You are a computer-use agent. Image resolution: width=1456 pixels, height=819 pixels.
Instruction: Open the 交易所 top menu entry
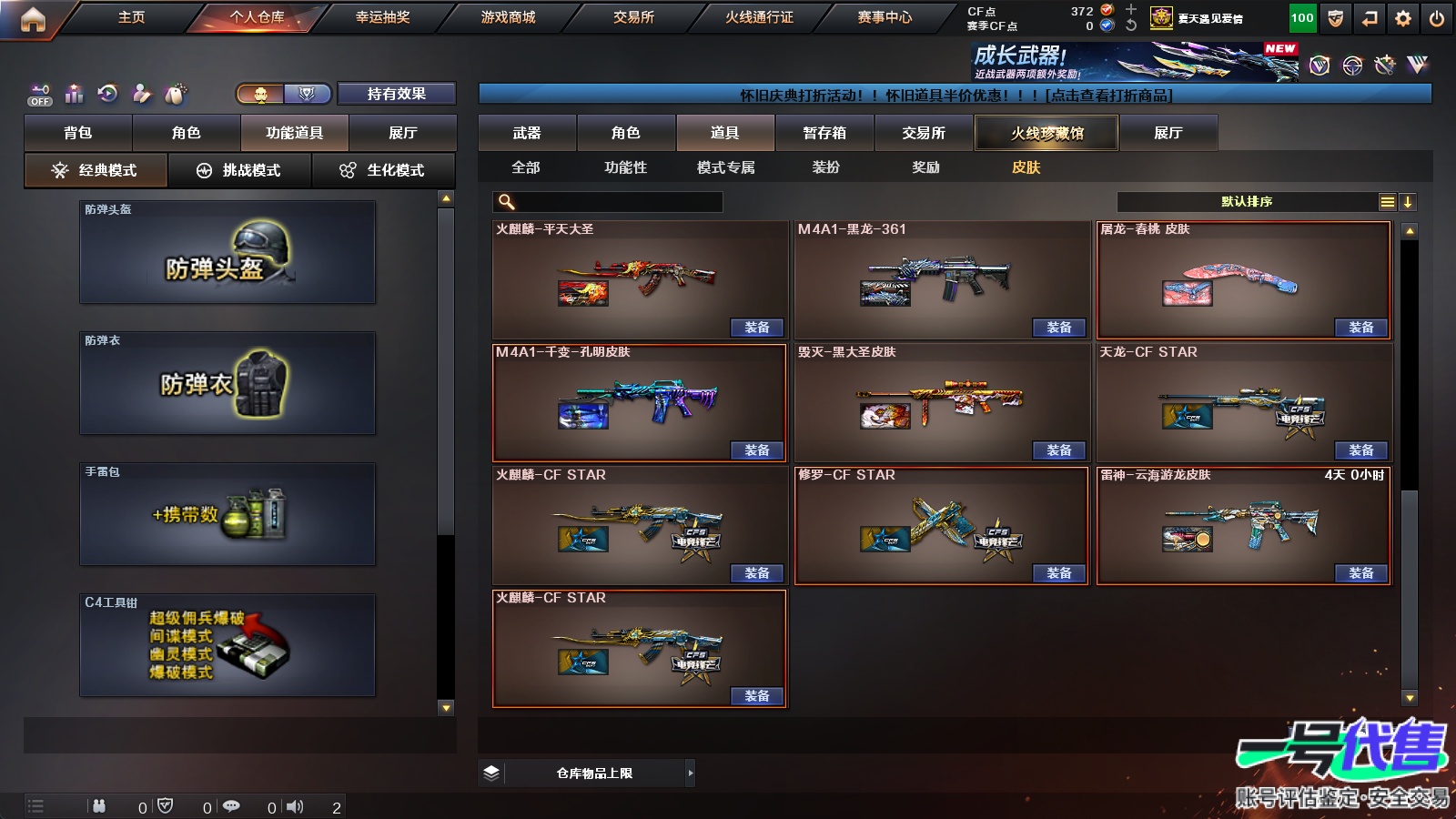tap(633, 17)
